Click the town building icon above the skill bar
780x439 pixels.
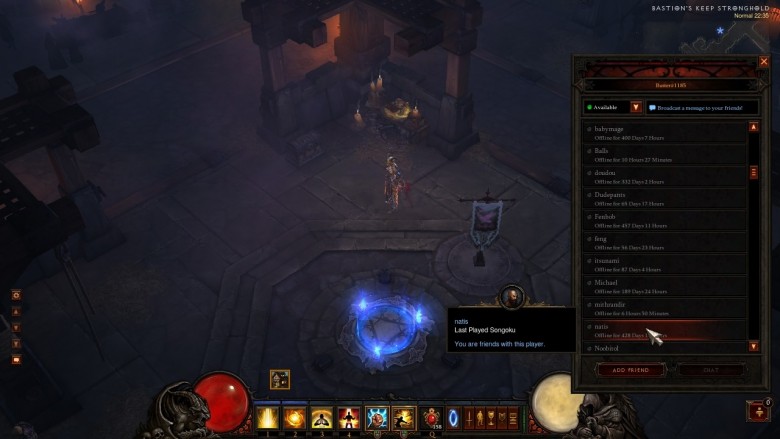pos(280,380)
